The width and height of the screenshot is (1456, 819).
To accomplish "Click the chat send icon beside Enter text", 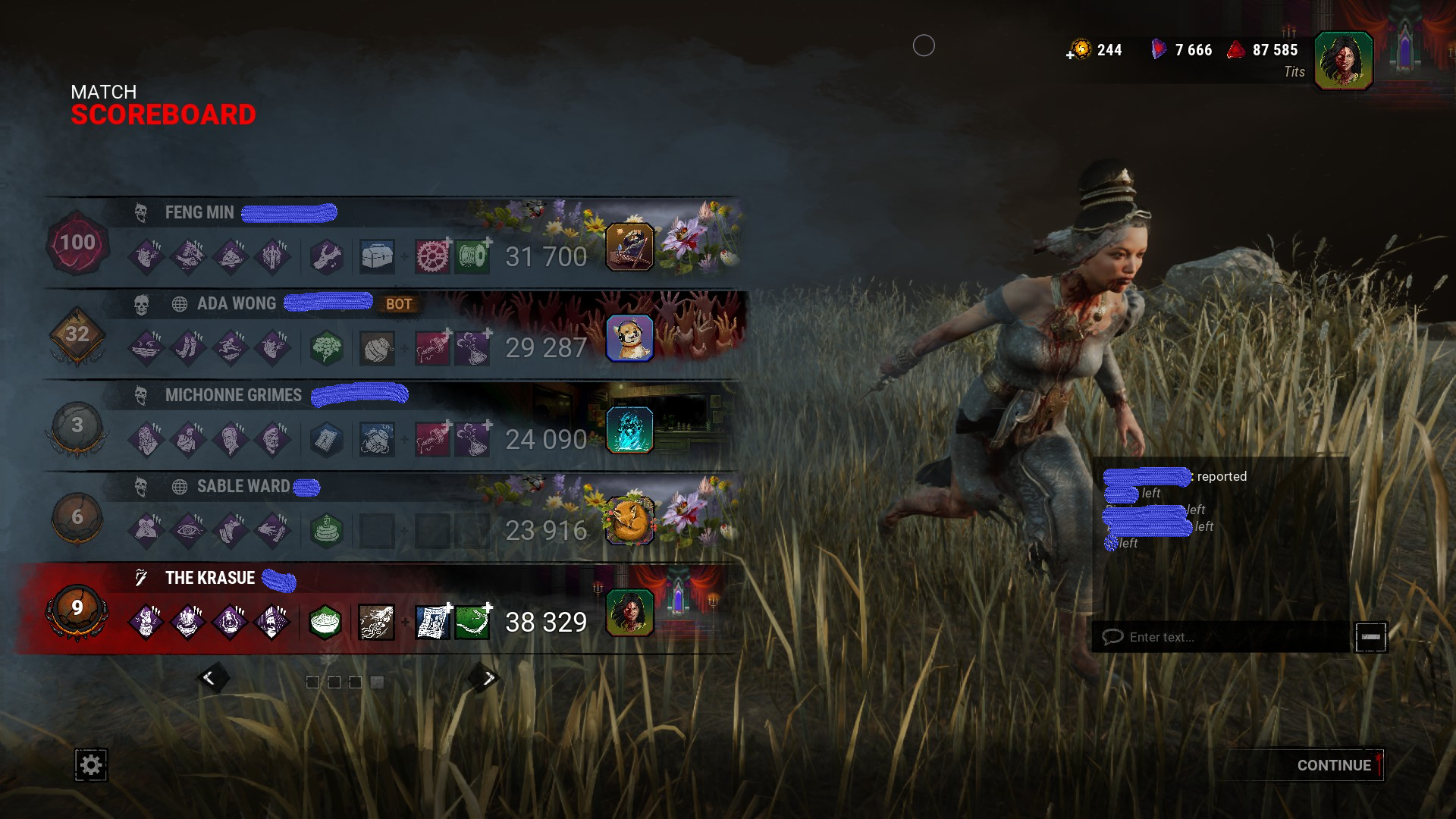I will (1371, 637).
